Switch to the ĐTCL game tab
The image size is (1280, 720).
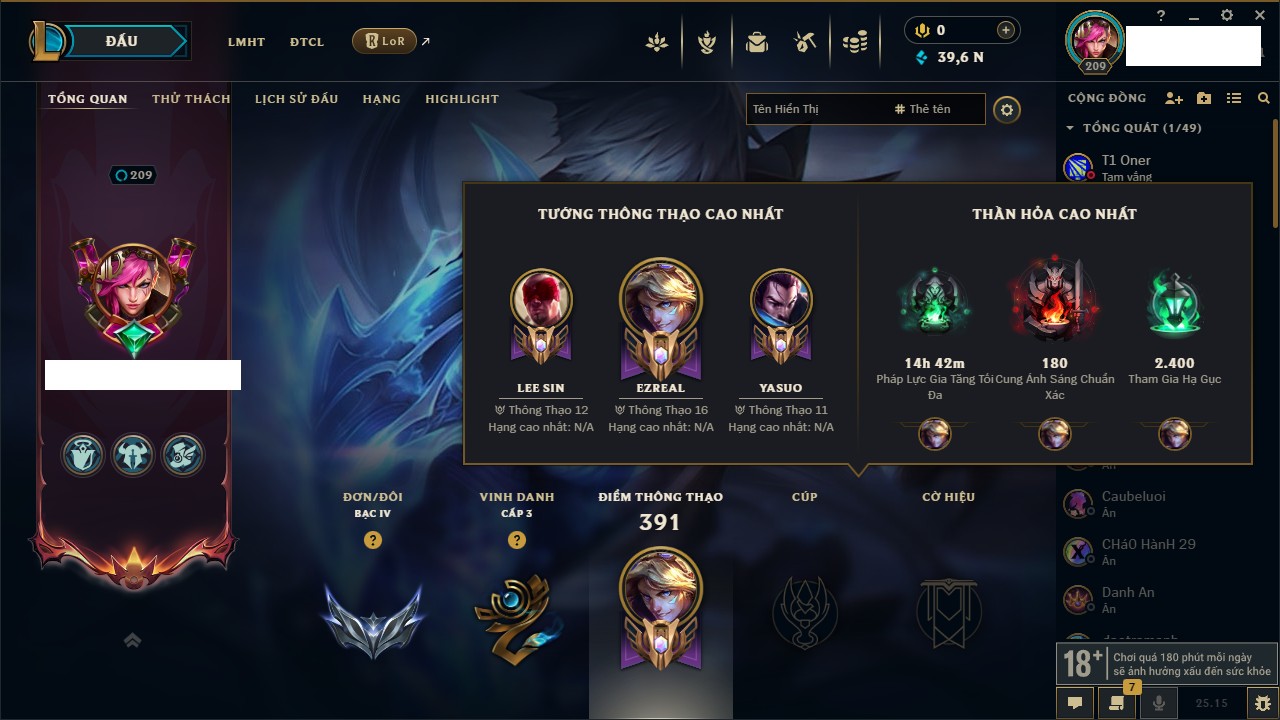coord(307,42)
